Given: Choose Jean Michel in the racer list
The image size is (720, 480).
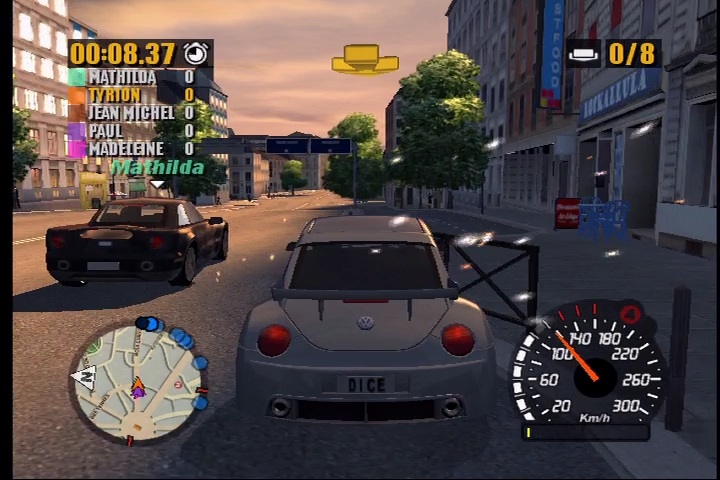Looking at the screenshot, I should 130,113.
